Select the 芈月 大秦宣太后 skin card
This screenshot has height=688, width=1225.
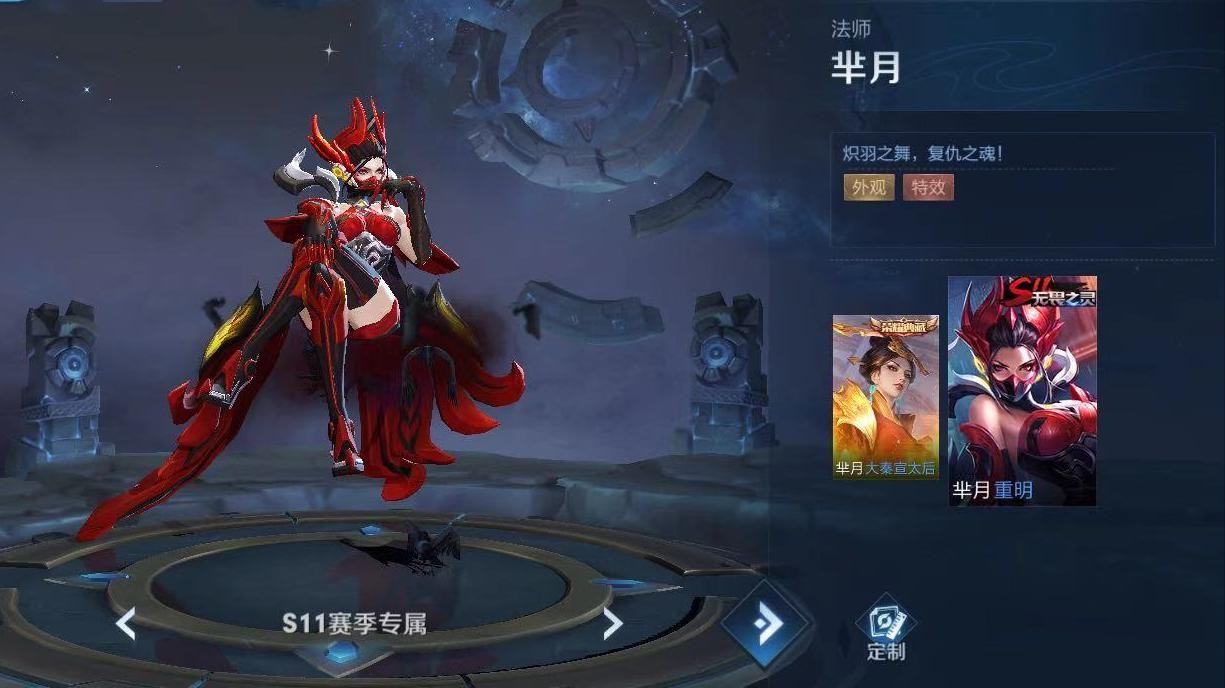[x=885, y=397]
